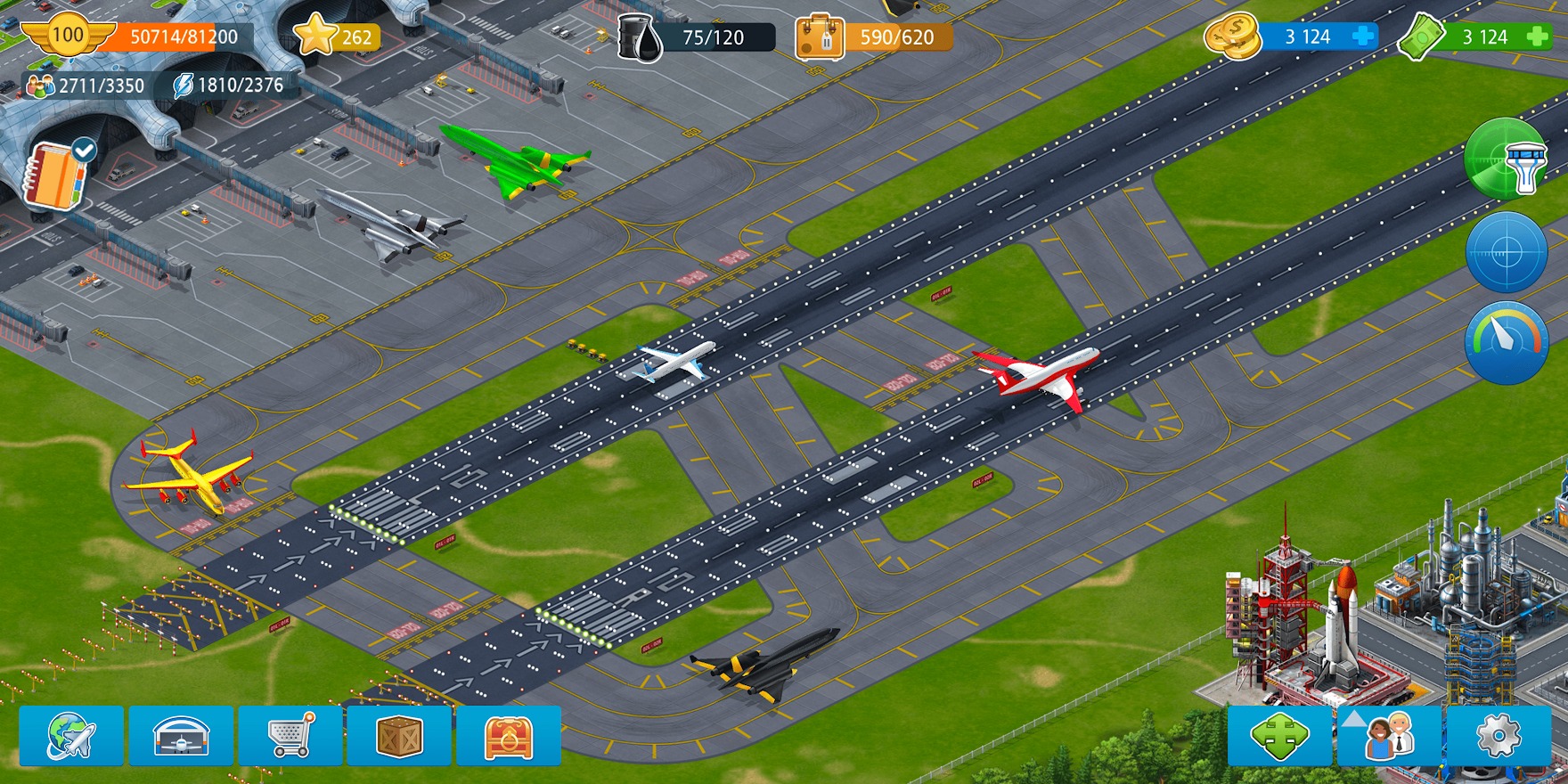Viewport: 1568px width, 784px height.
Task: Open the wooden crate warehouse
Action: (399, 736)
